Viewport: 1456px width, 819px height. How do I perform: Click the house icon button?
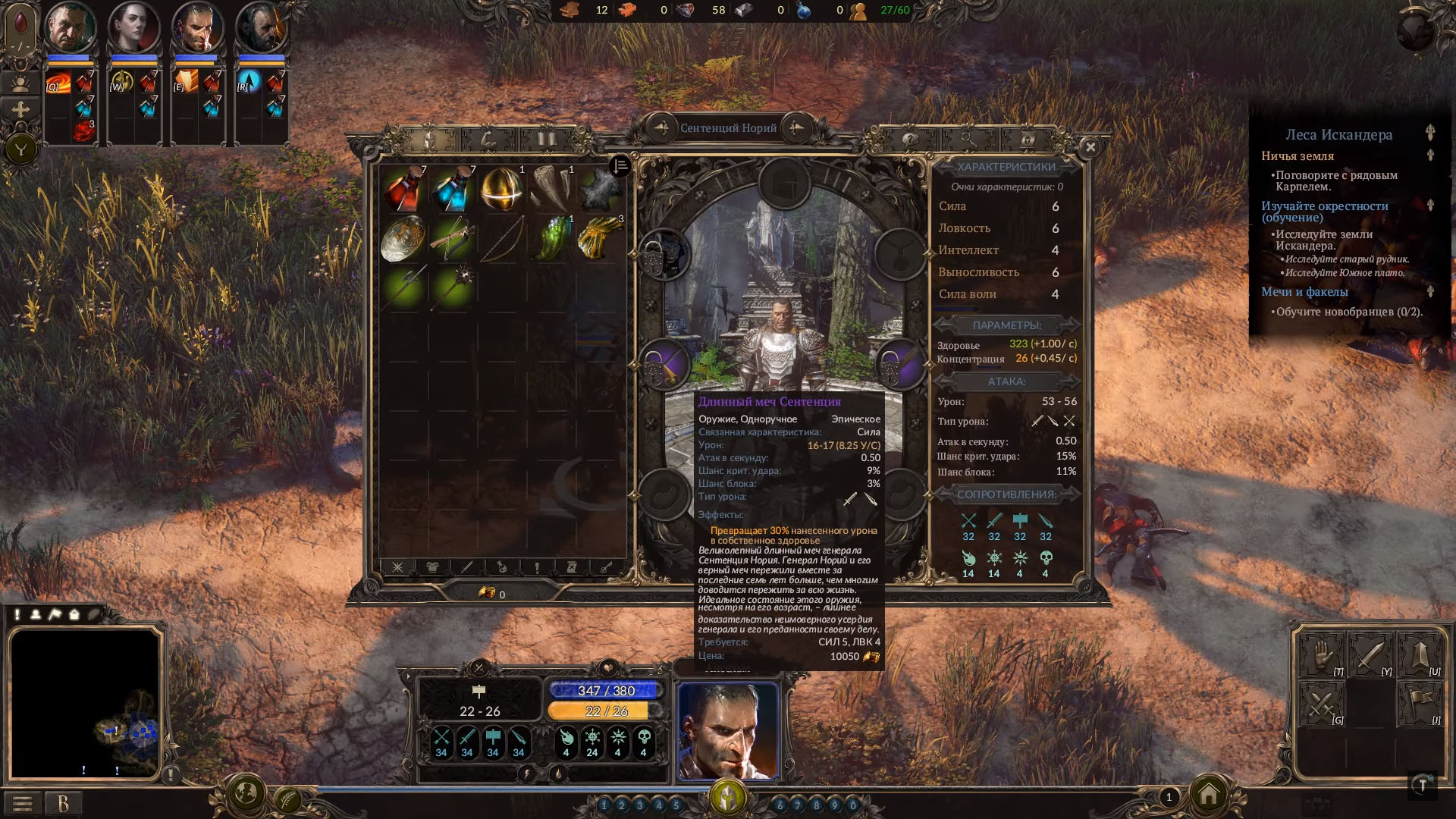click(1209, 795)
